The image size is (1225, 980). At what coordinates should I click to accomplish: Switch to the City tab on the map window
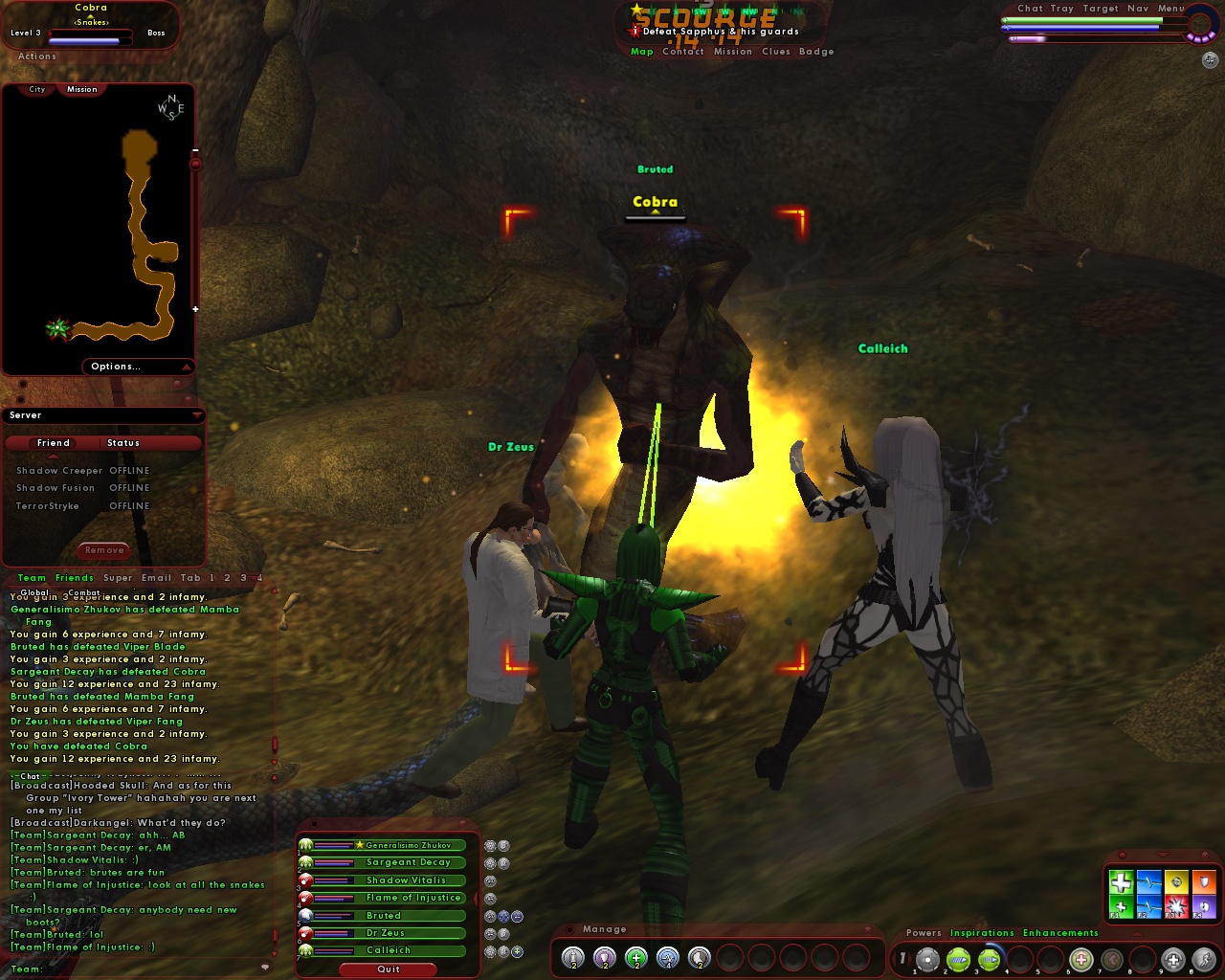pos(35,88)
